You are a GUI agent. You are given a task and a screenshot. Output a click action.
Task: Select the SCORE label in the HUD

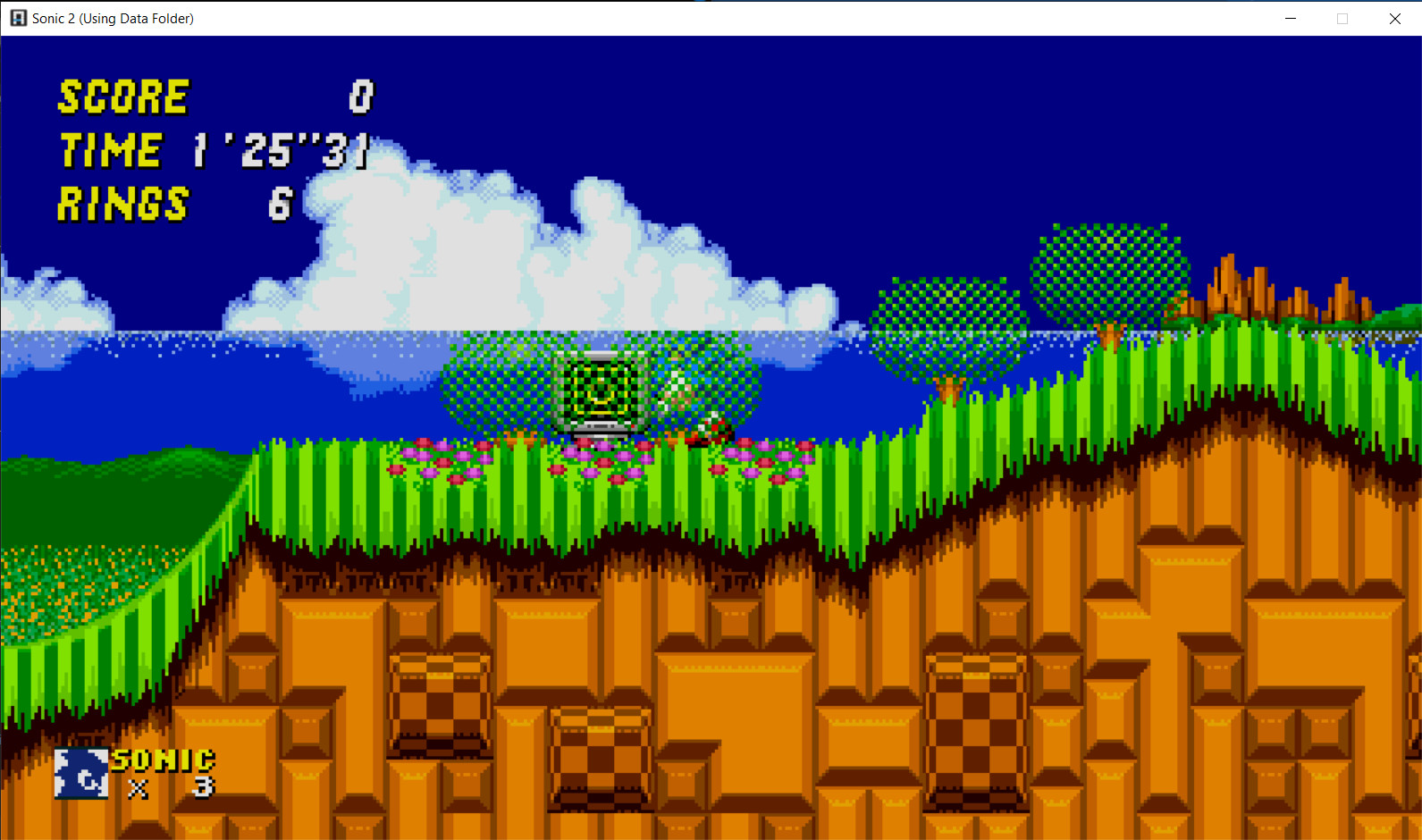tap(122, 98)
